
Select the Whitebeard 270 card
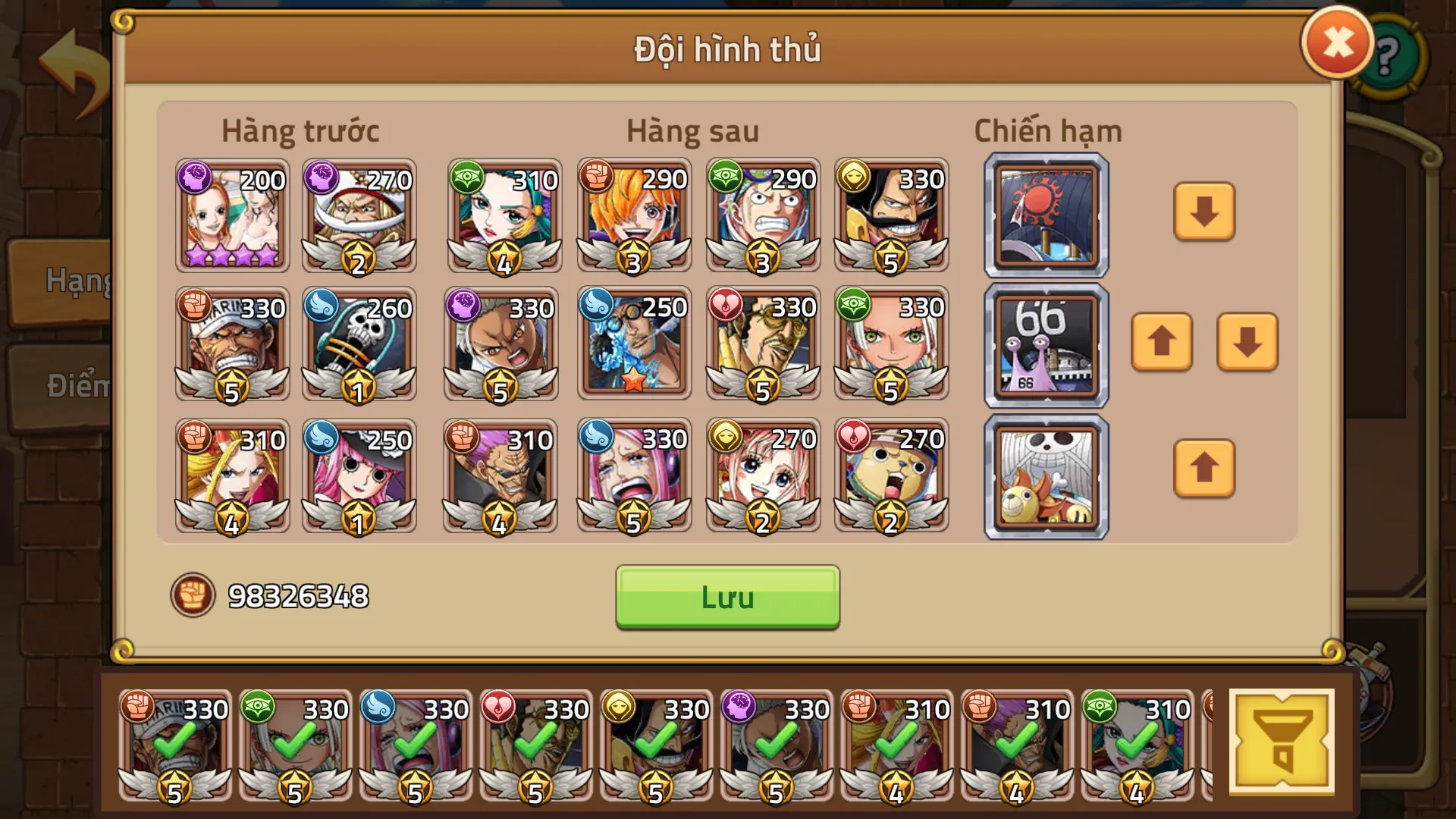coord(359,216)
